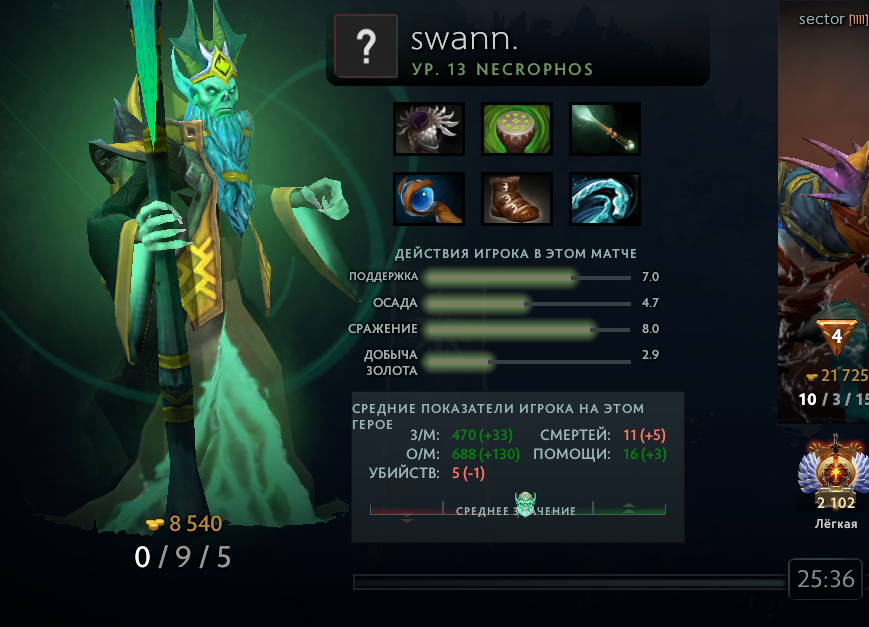Inspect the Wind Lace item slot
The height and width of the screenshot is (627, 869).
click(605, 199)
